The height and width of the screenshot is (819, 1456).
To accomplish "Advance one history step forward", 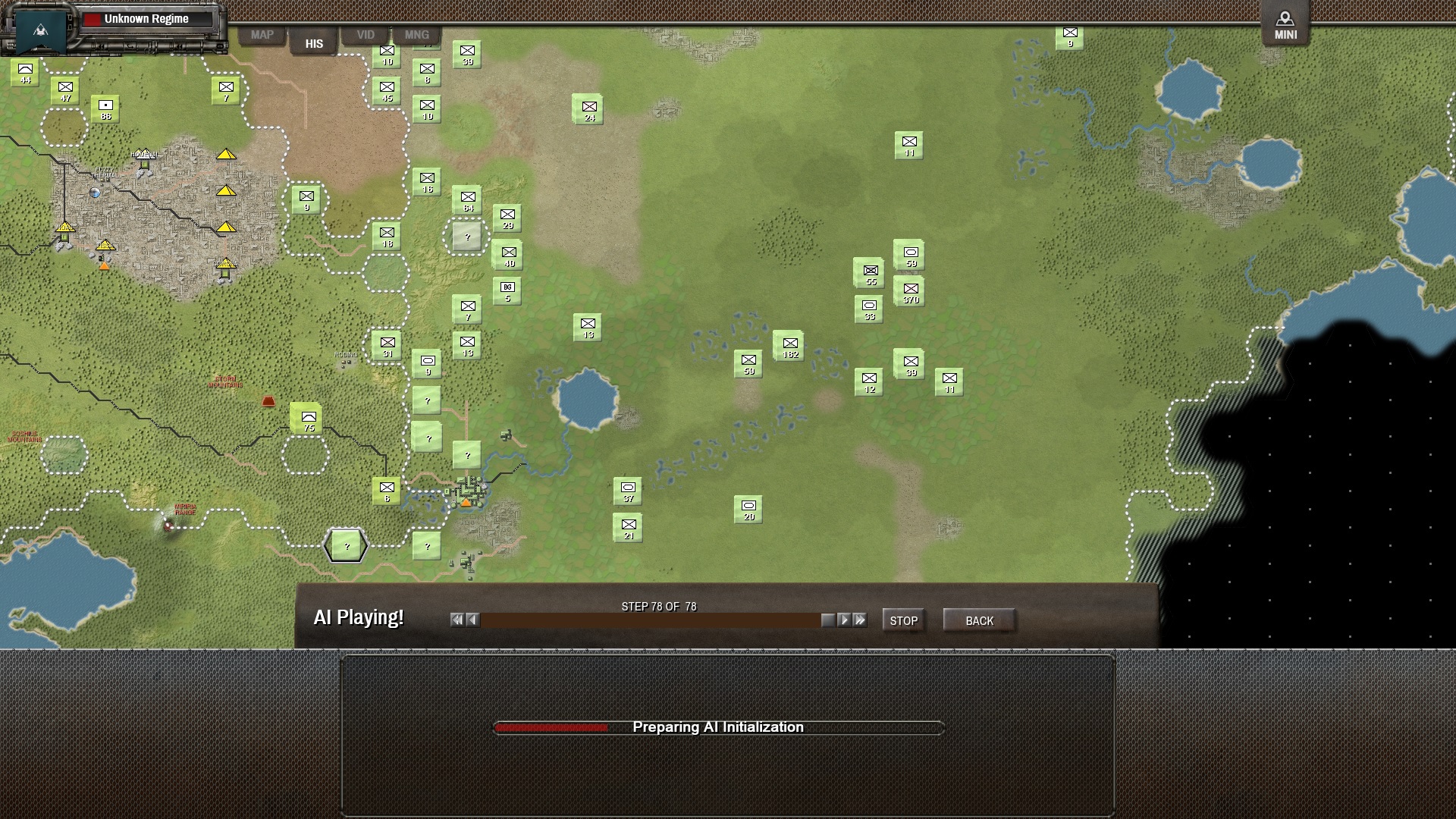I will tap(844, 620).
